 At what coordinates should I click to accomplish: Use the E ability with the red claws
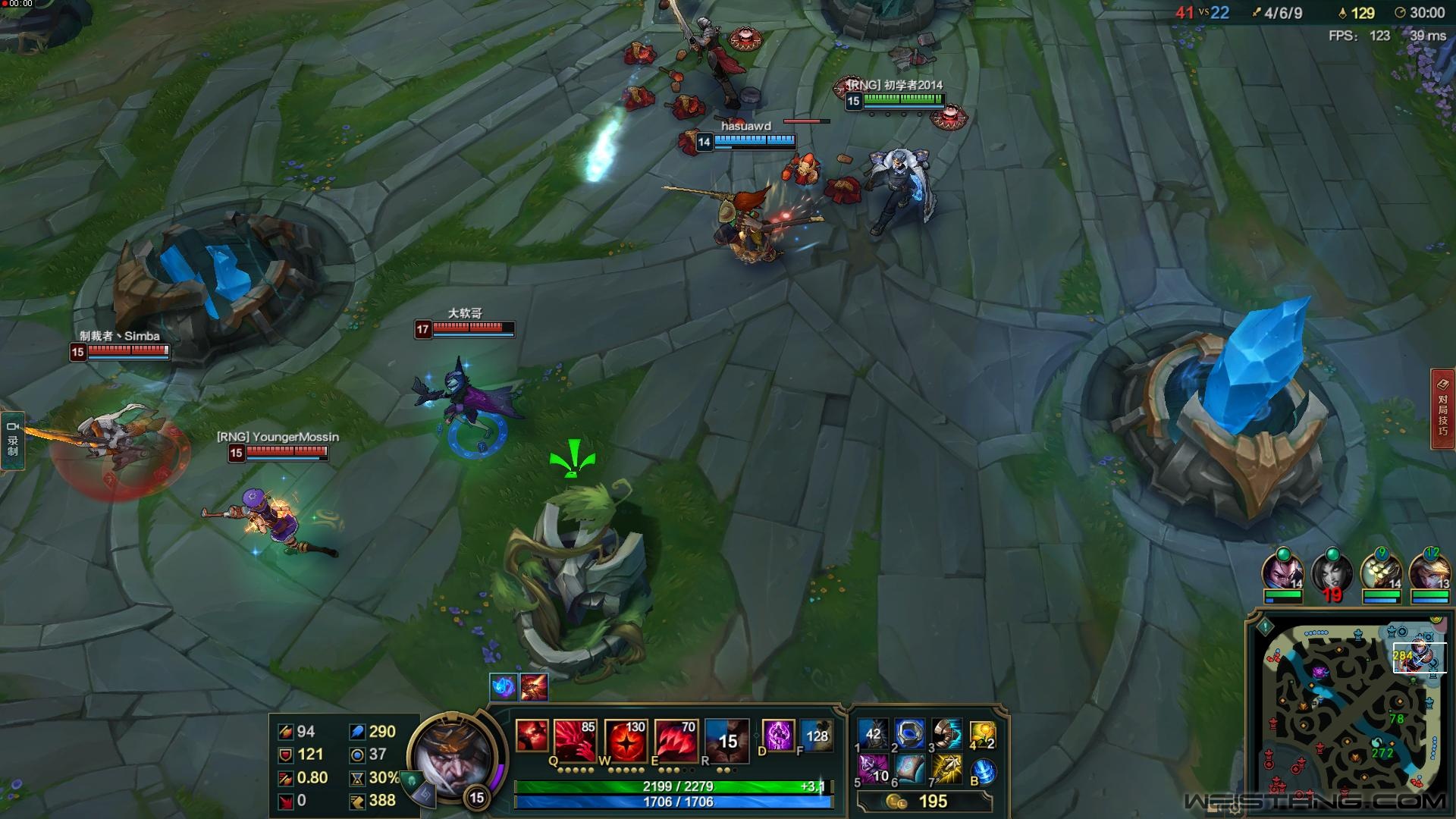676,739
